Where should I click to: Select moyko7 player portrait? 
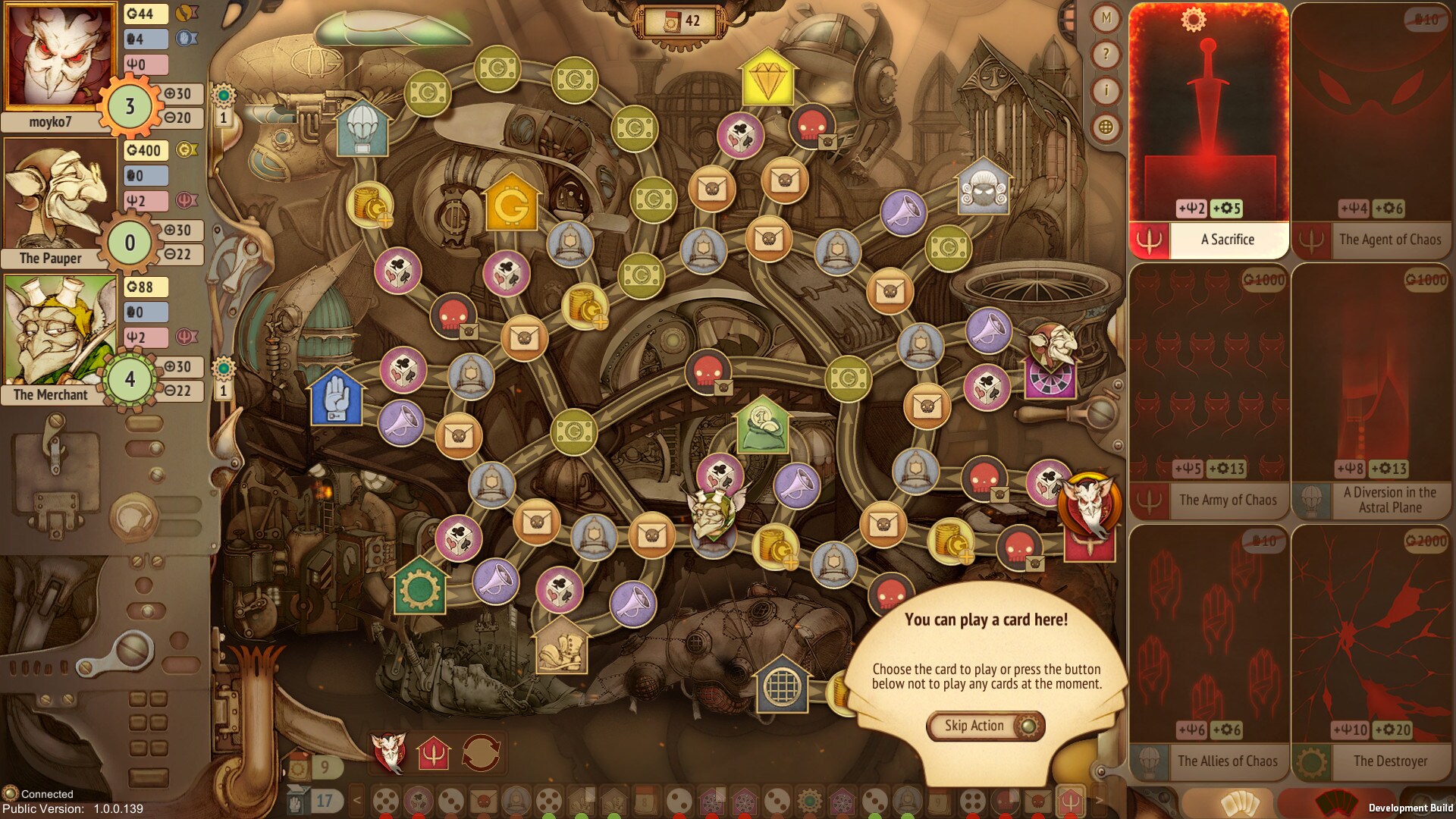51,57
